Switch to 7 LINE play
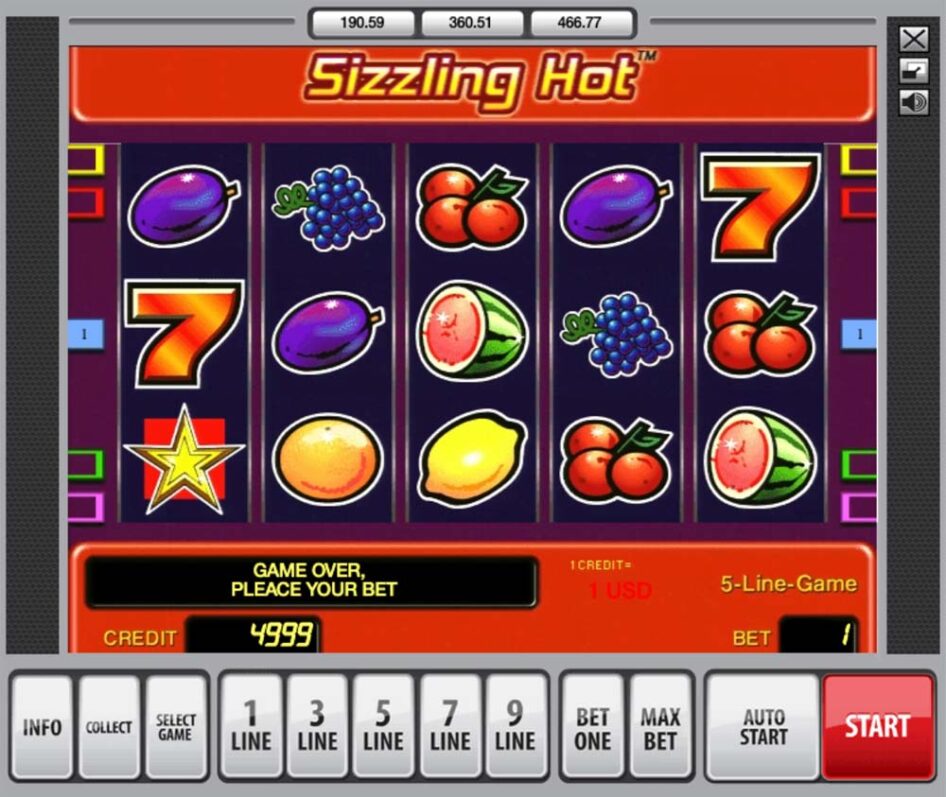946x797 pixels. point(450,727)
